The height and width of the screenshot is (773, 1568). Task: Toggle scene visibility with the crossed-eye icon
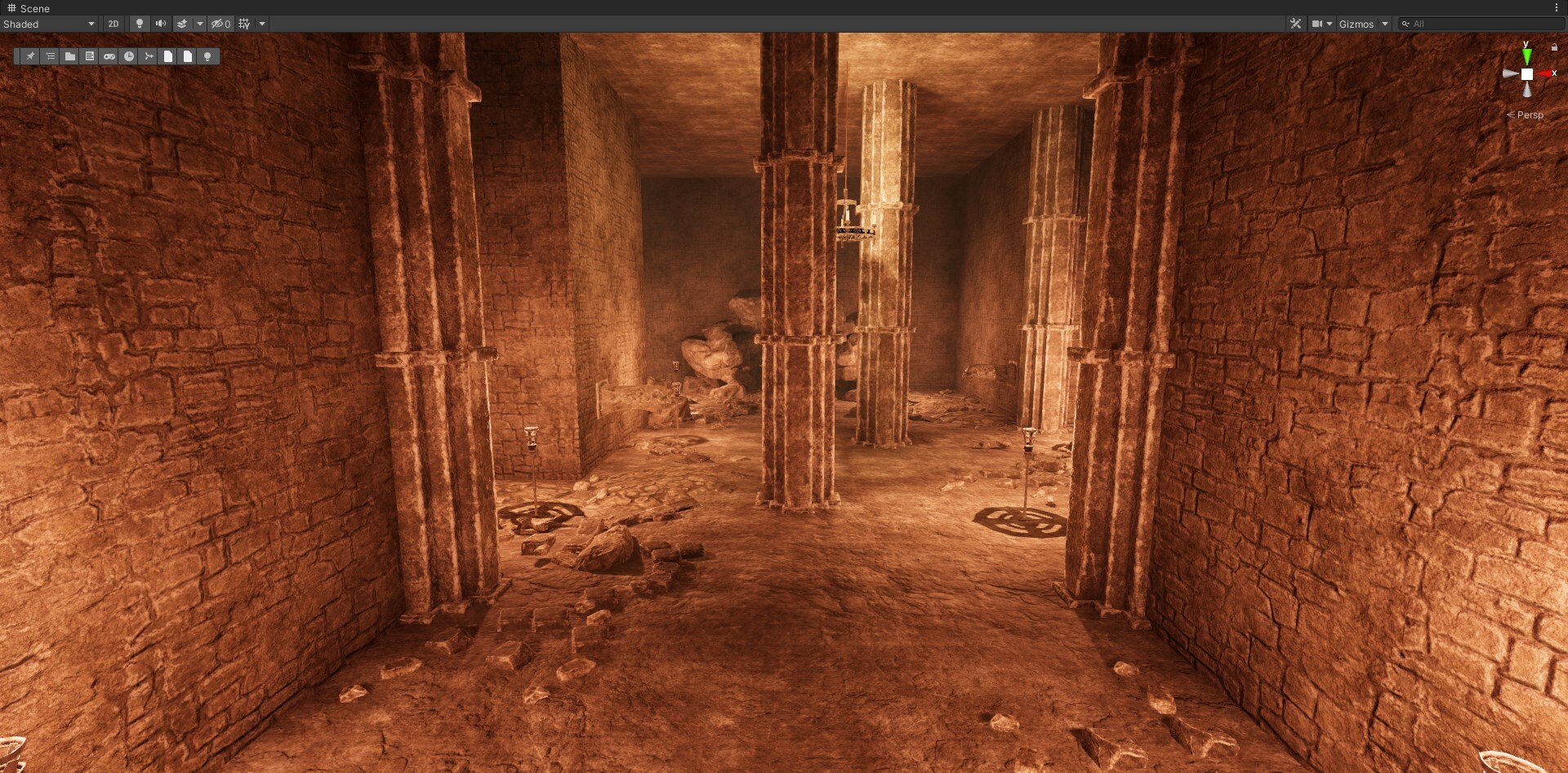[x=217, y=24]
